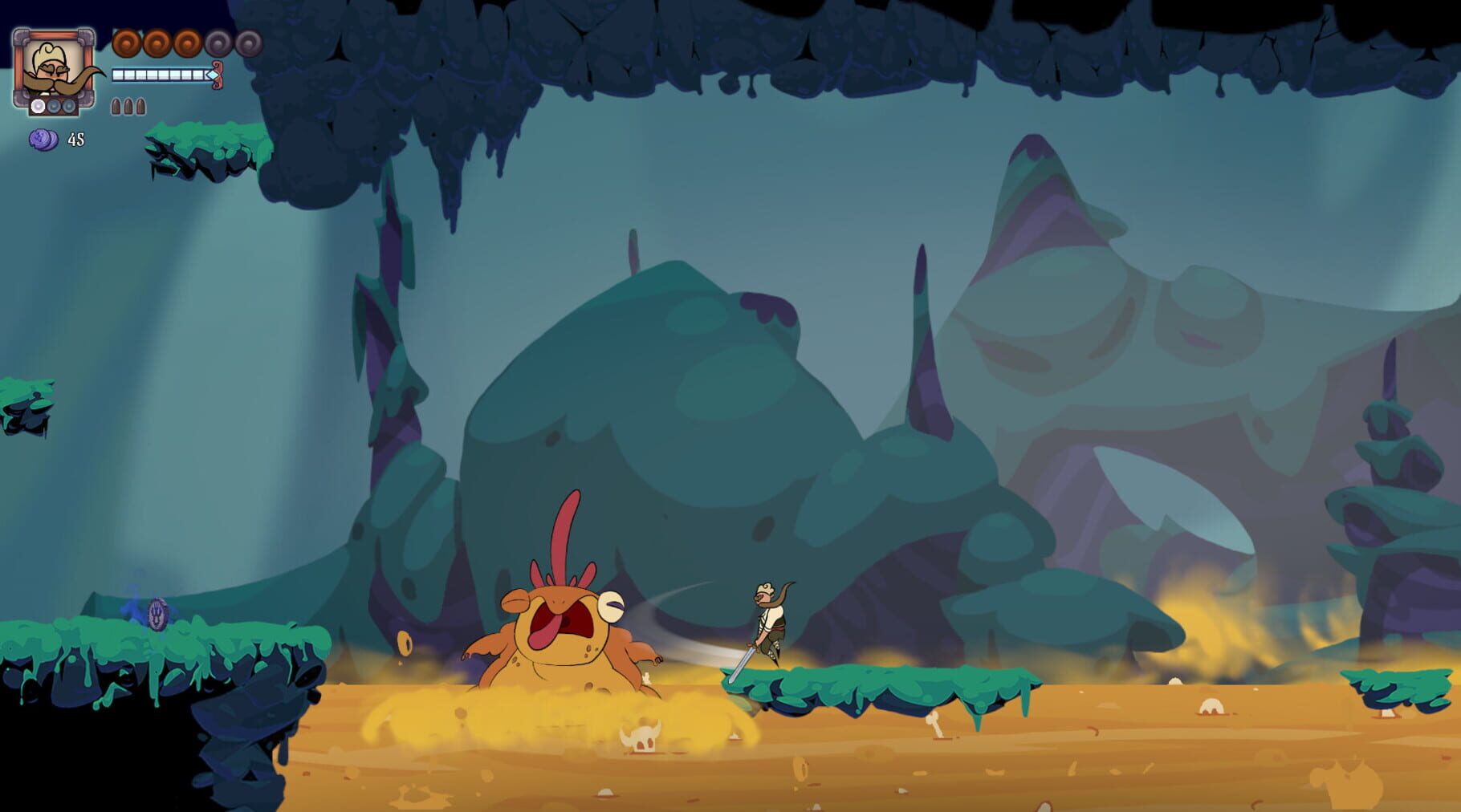Click the diamond progress indicator on the stamina bar
The height and width of the screenshot is (812, 1461).
tap(211, 74)
